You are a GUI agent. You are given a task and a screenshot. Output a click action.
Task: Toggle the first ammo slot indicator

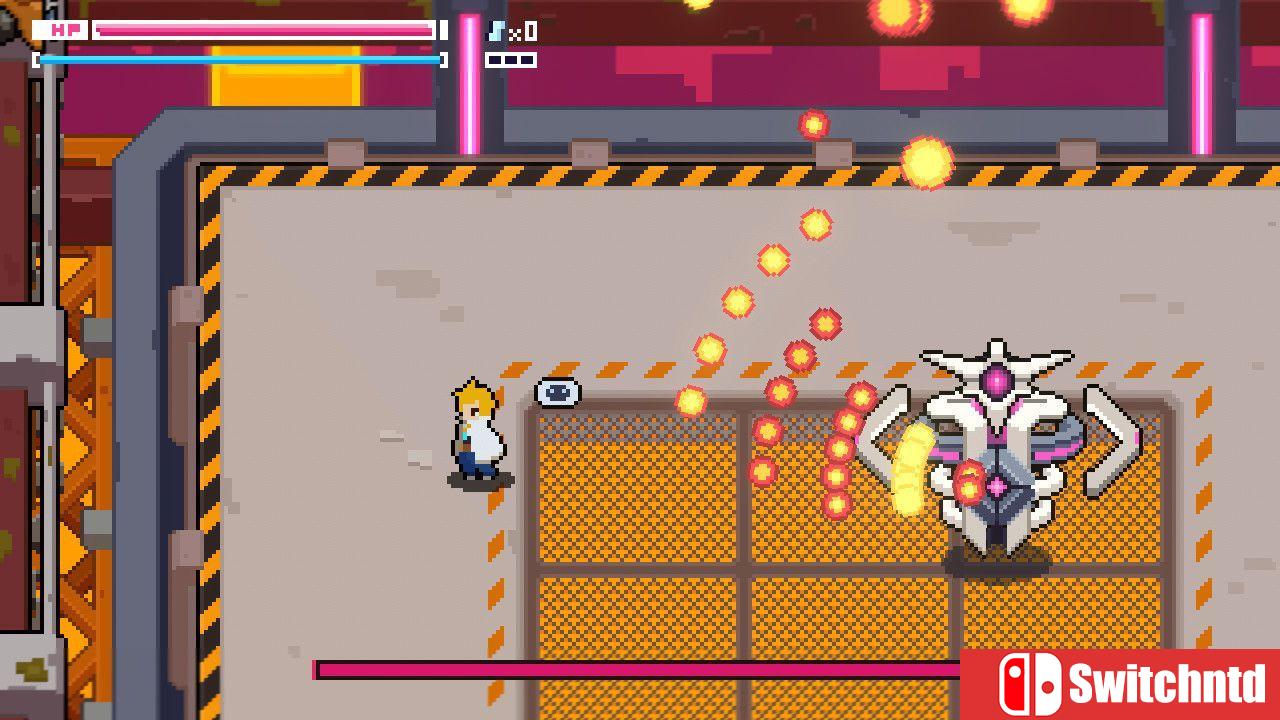coord(494,59)
